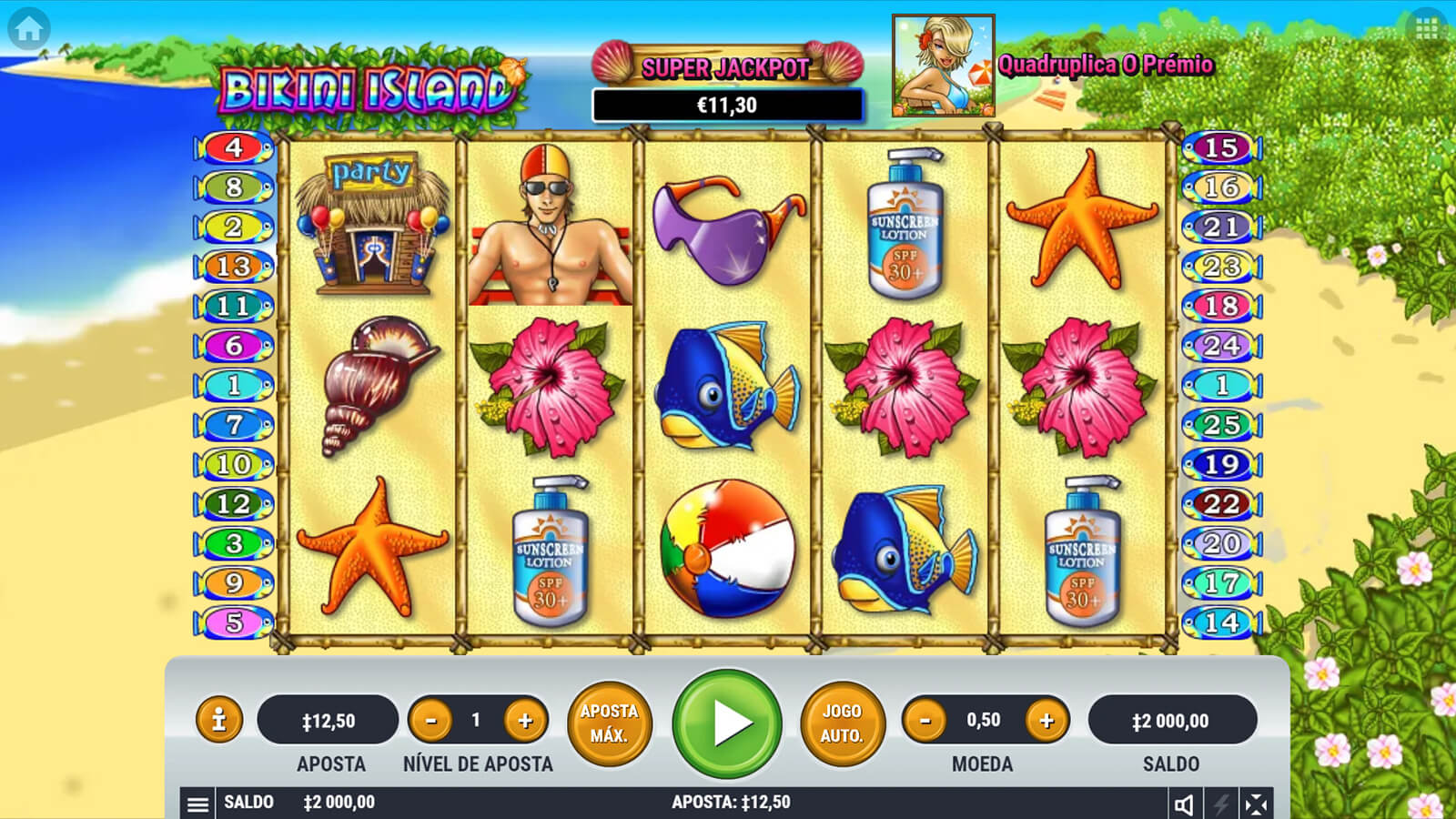Switch to fullscreen mode
This screenshot has height=819, width=1456.
(1256, 804)
